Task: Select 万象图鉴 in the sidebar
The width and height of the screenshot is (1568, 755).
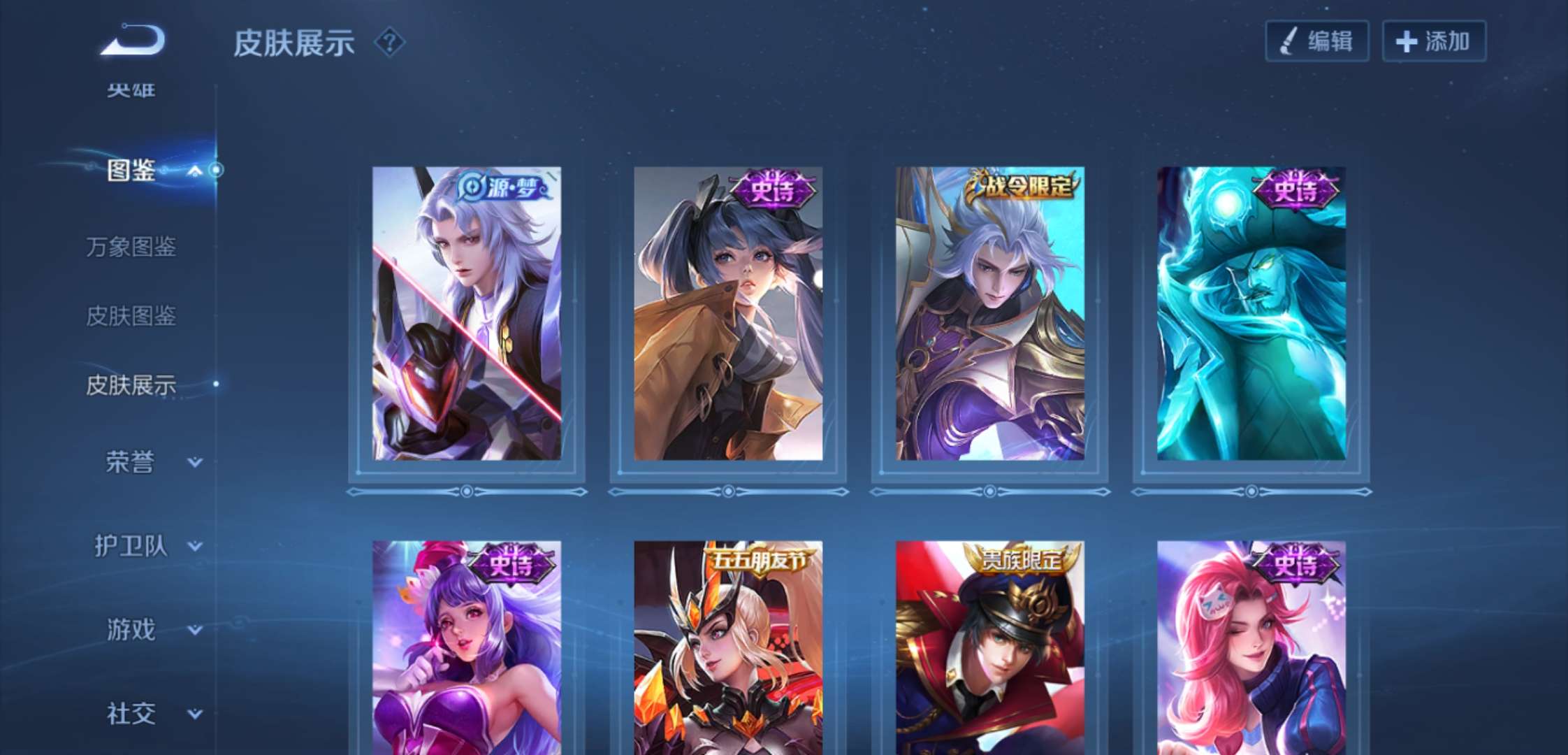Action: click(x=131, y=247)
